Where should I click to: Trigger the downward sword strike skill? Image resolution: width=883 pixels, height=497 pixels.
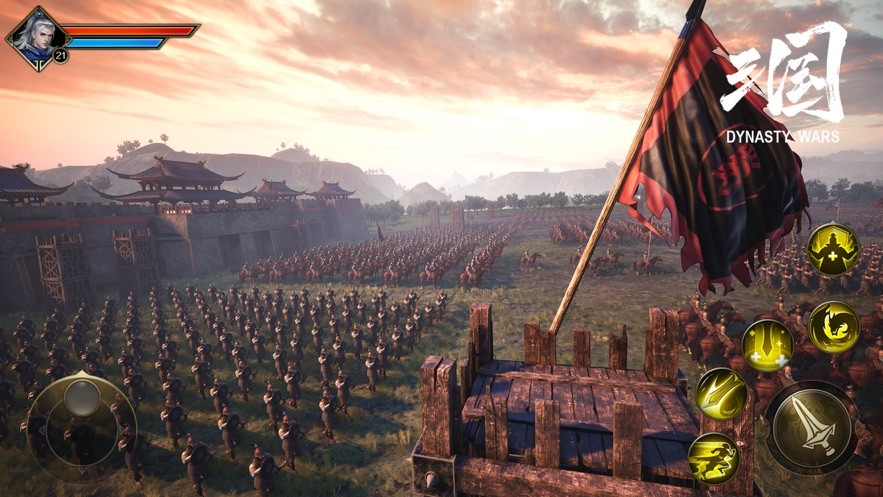click(x=767, y=346)
